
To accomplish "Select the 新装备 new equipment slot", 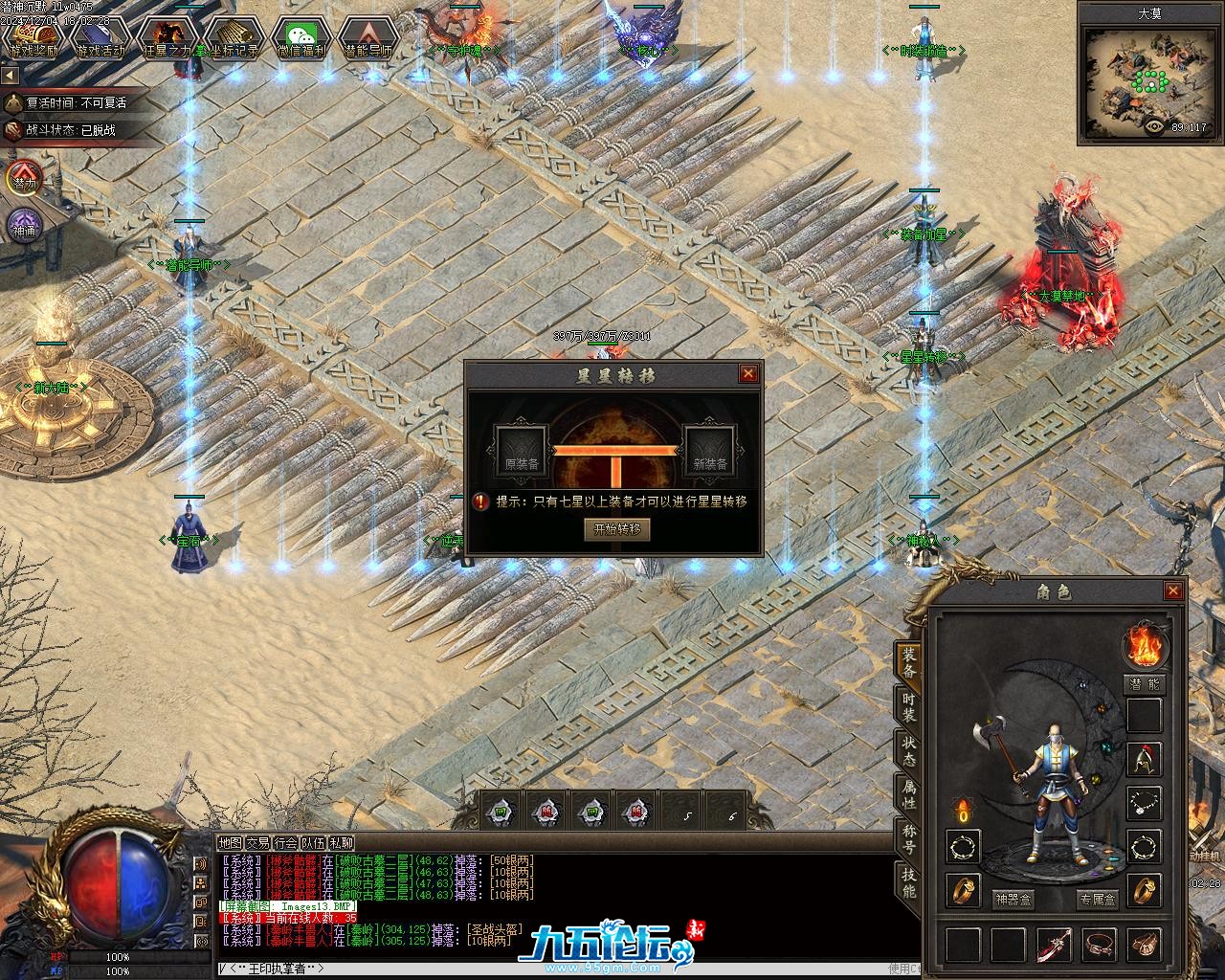I will coord(709,452).
